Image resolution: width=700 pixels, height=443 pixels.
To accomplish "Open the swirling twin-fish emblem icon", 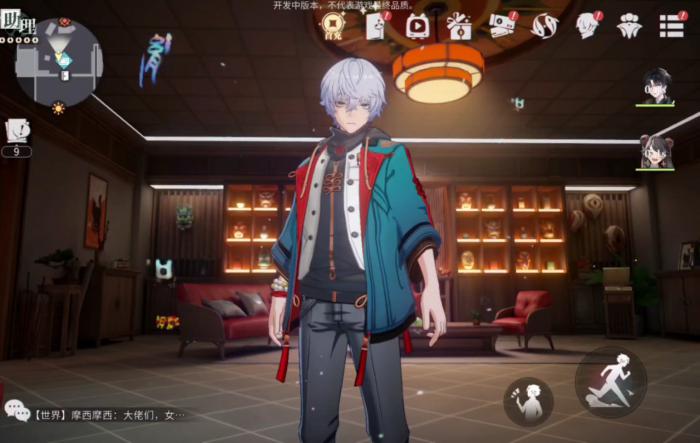I will tap(544, 26).
